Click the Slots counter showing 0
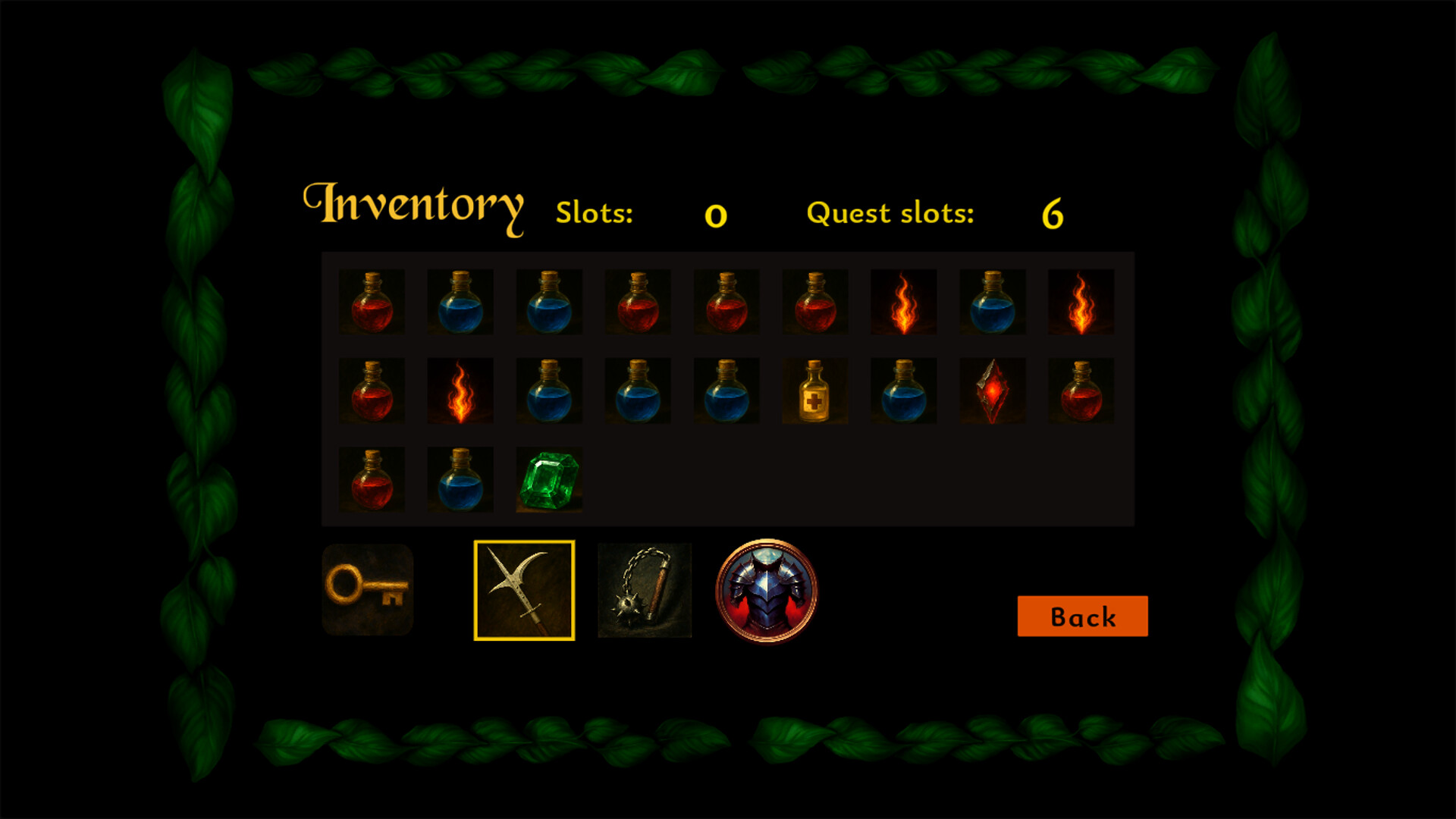 (714, 215)
